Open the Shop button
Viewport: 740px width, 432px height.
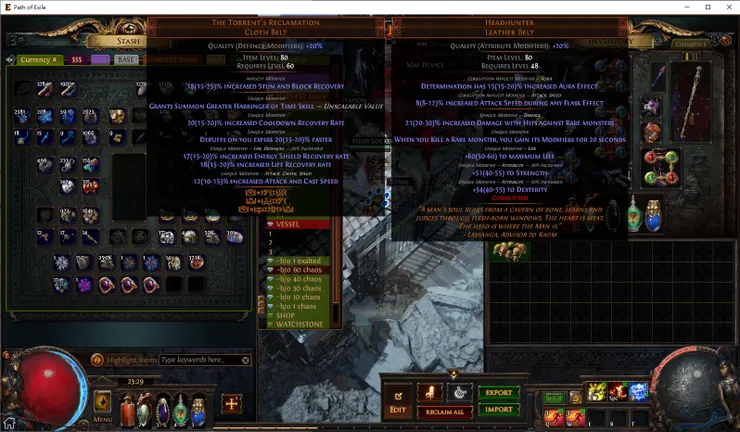(554, 398)
